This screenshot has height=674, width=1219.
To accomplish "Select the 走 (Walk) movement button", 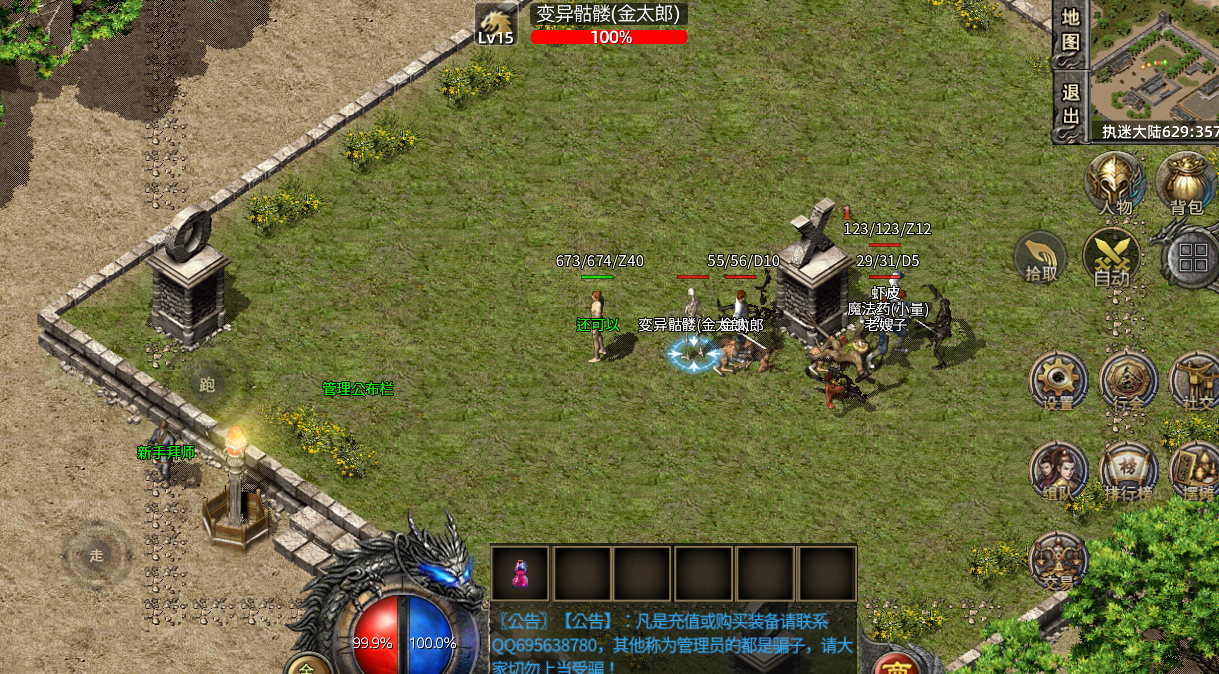I will point(96,556).
